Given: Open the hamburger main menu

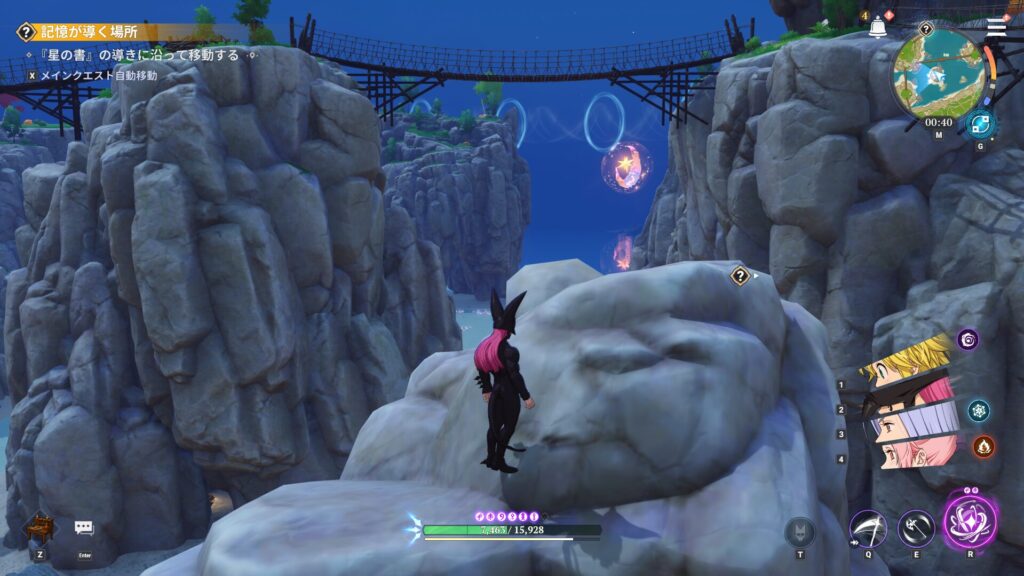Looking at the screenshot, I should [996, 27].
